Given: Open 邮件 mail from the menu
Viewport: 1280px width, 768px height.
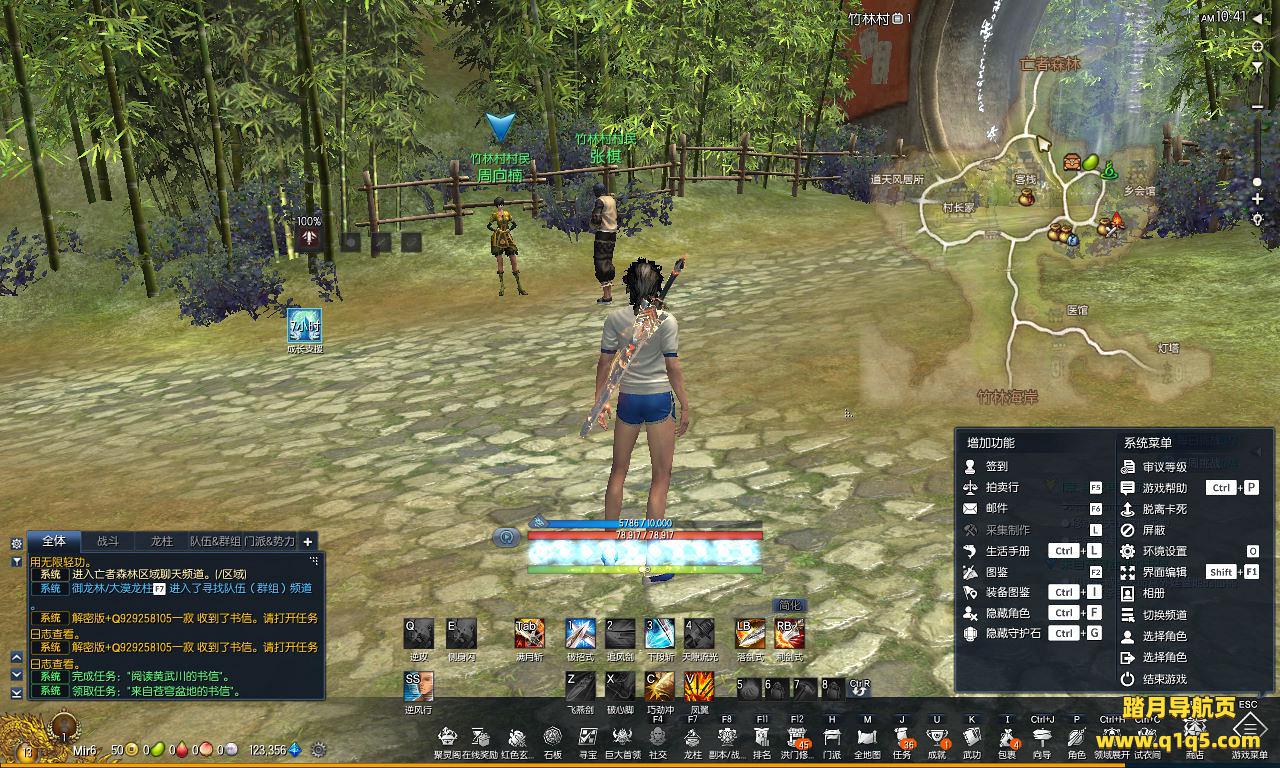Looking at the screenshot, I should (996, 508).
